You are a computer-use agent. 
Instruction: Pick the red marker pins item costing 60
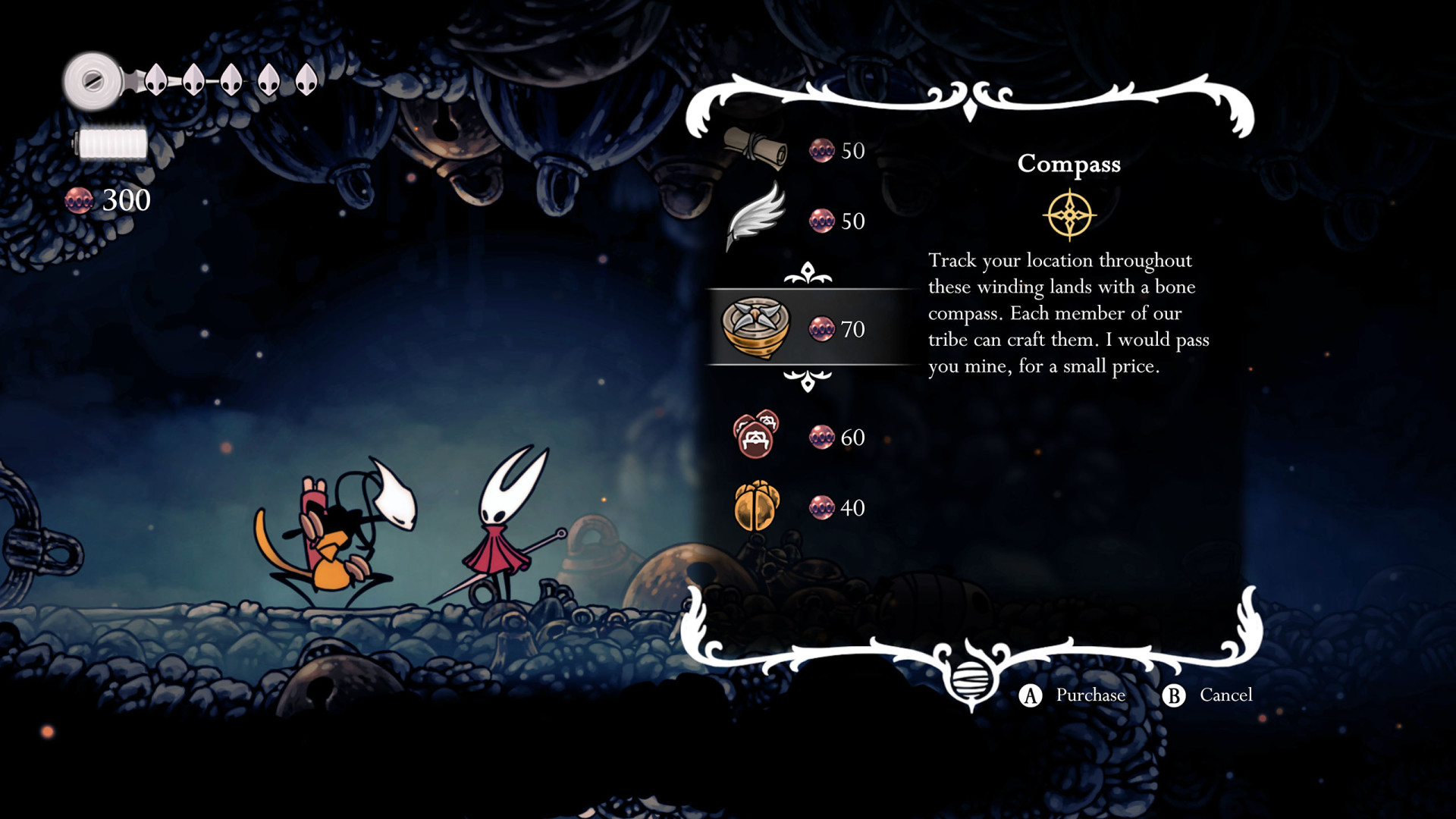coord(756,436)
